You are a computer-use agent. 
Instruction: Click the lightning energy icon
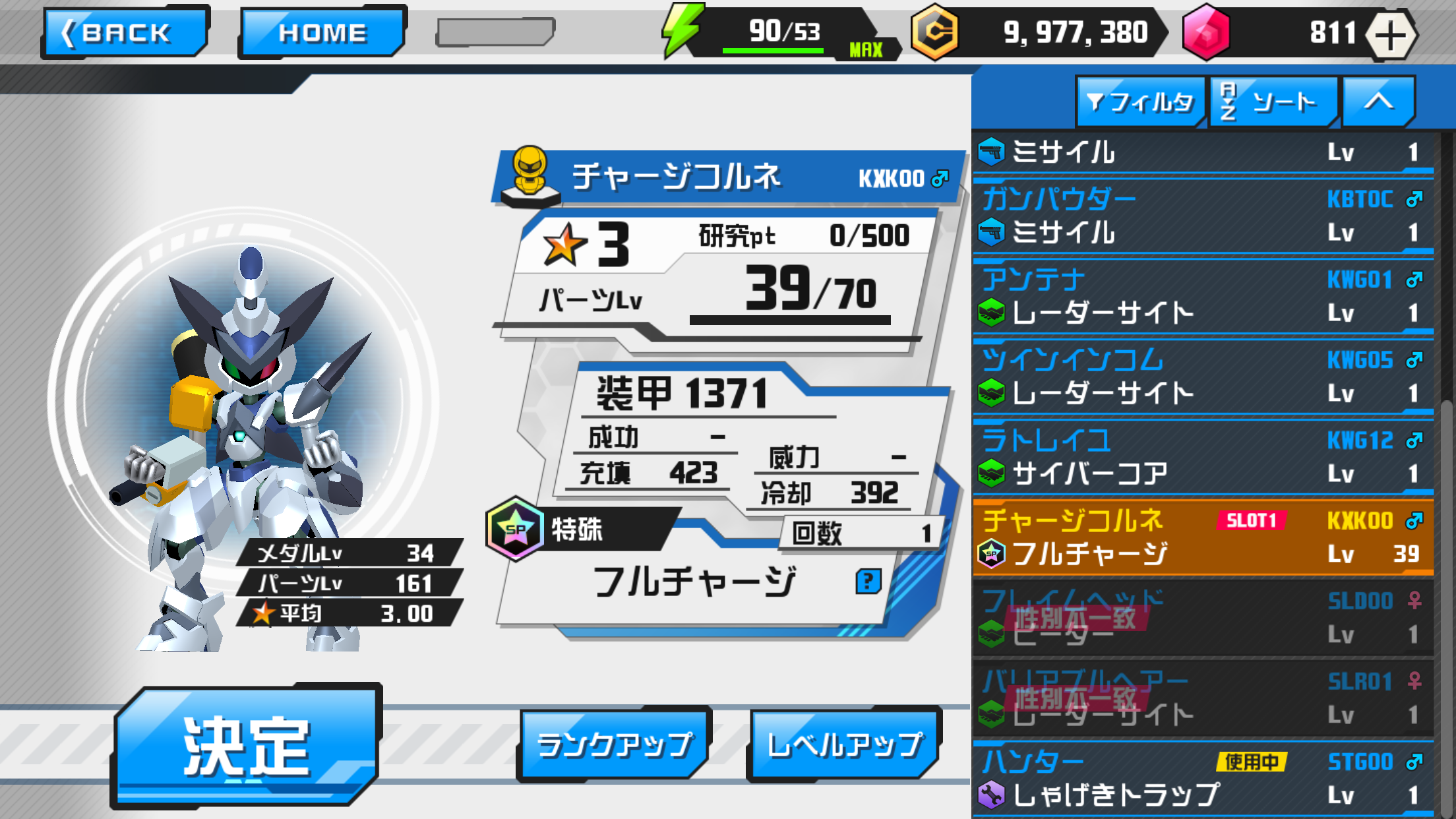pos(682,30)
